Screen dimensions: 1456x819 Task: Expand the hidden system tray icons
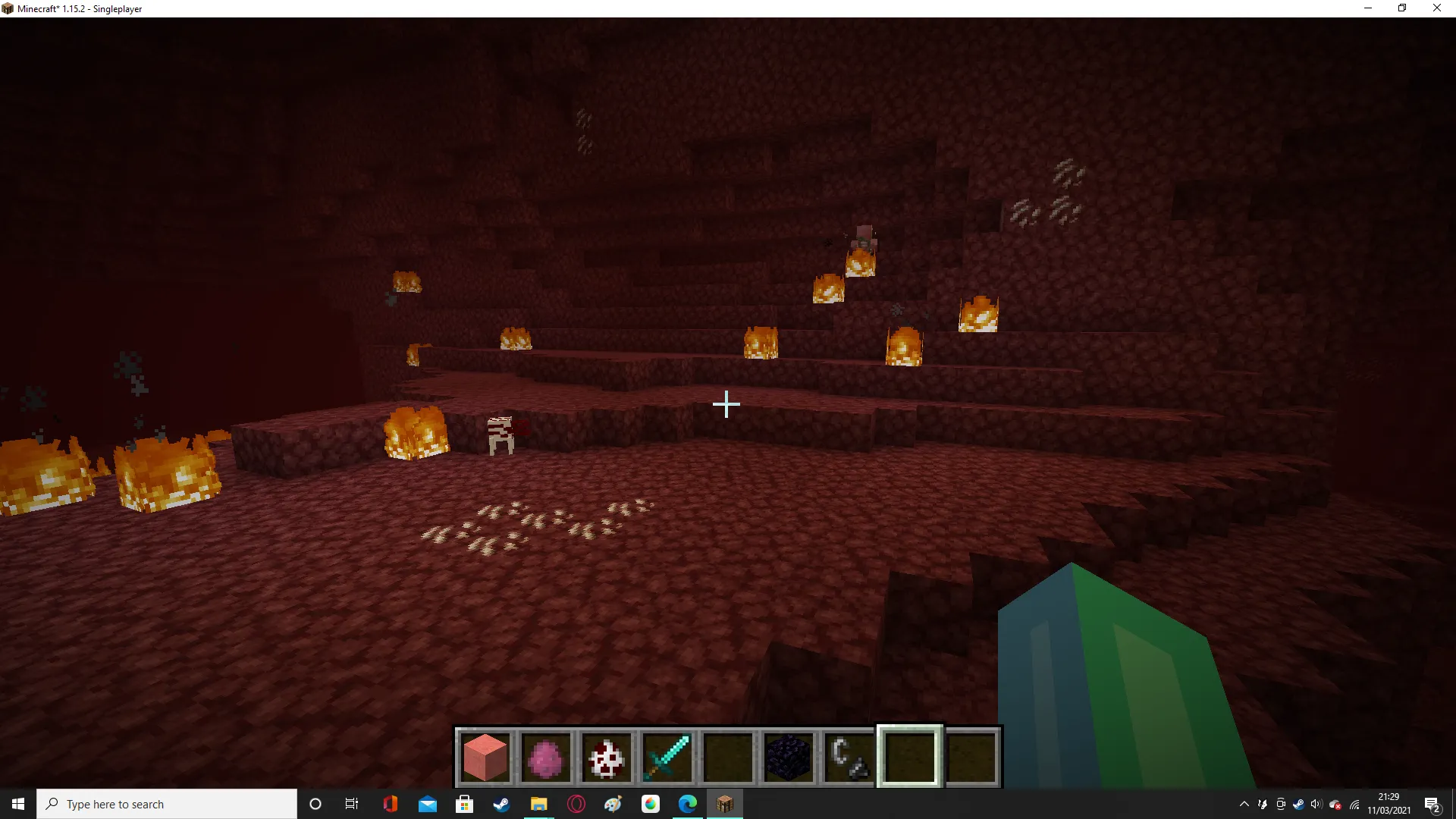click(1244, 804)
